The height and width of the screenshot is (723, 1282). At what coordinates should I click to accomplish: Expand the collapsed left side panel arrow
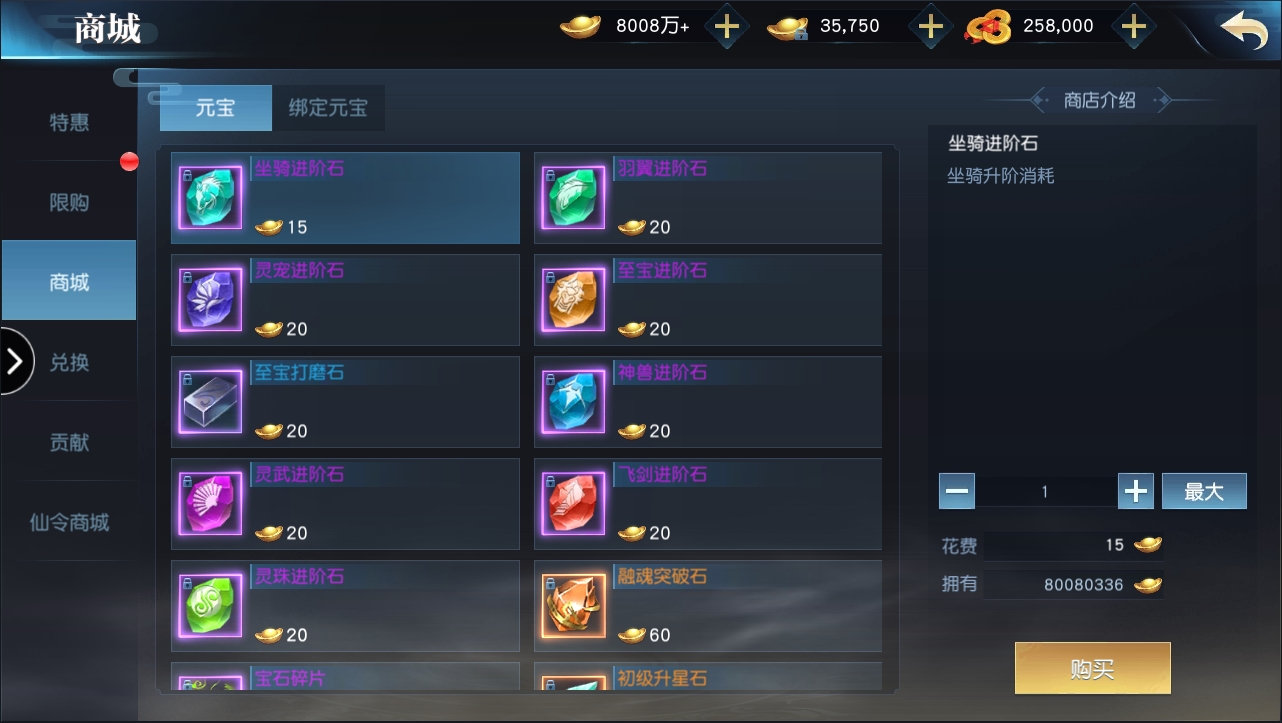(14, 361)
